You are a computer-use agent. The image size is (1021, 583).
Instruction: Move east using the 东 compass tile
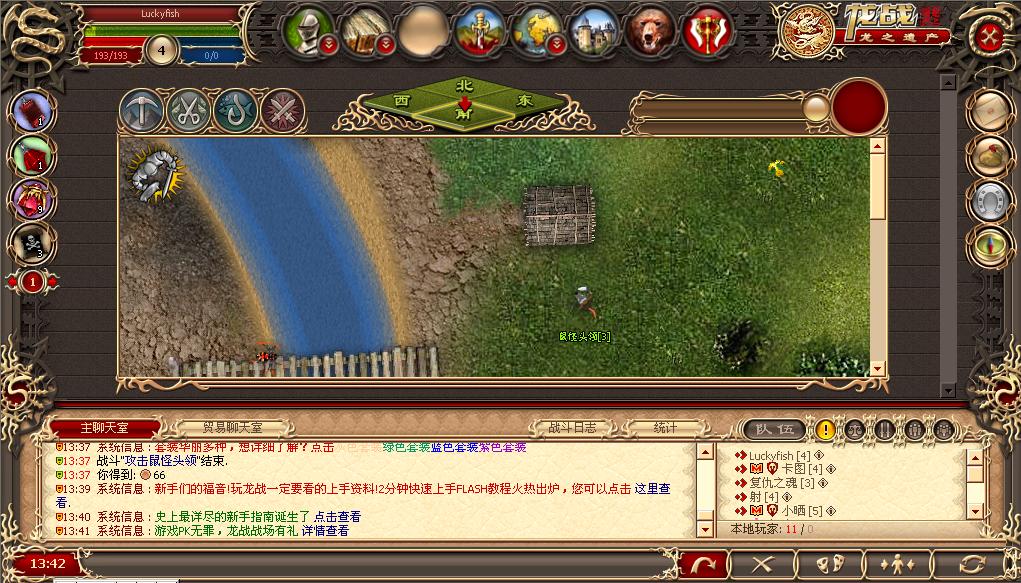click(525, 101)
